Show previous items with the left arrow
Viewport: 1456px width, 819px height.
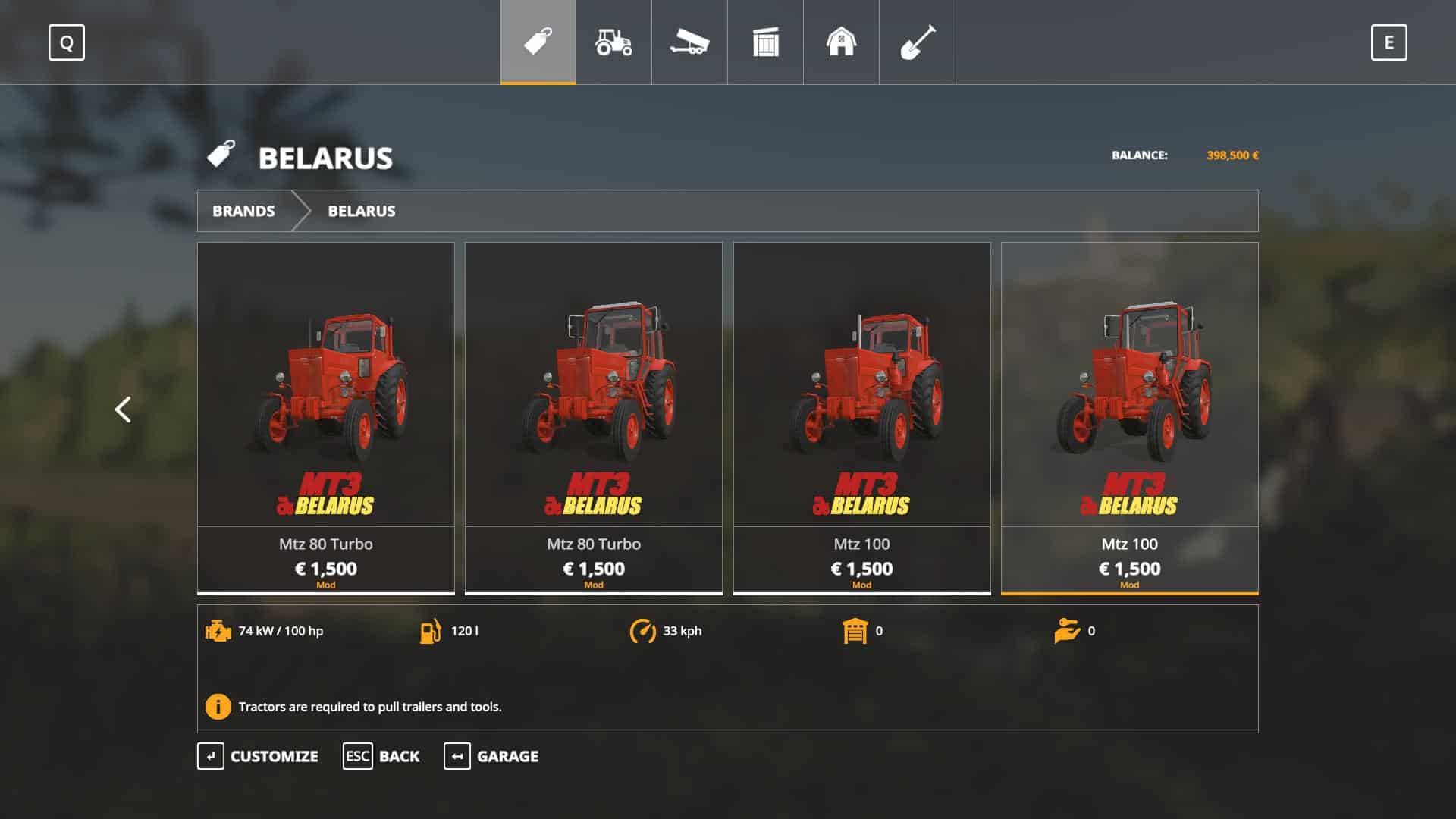click(x=123, y=409)
